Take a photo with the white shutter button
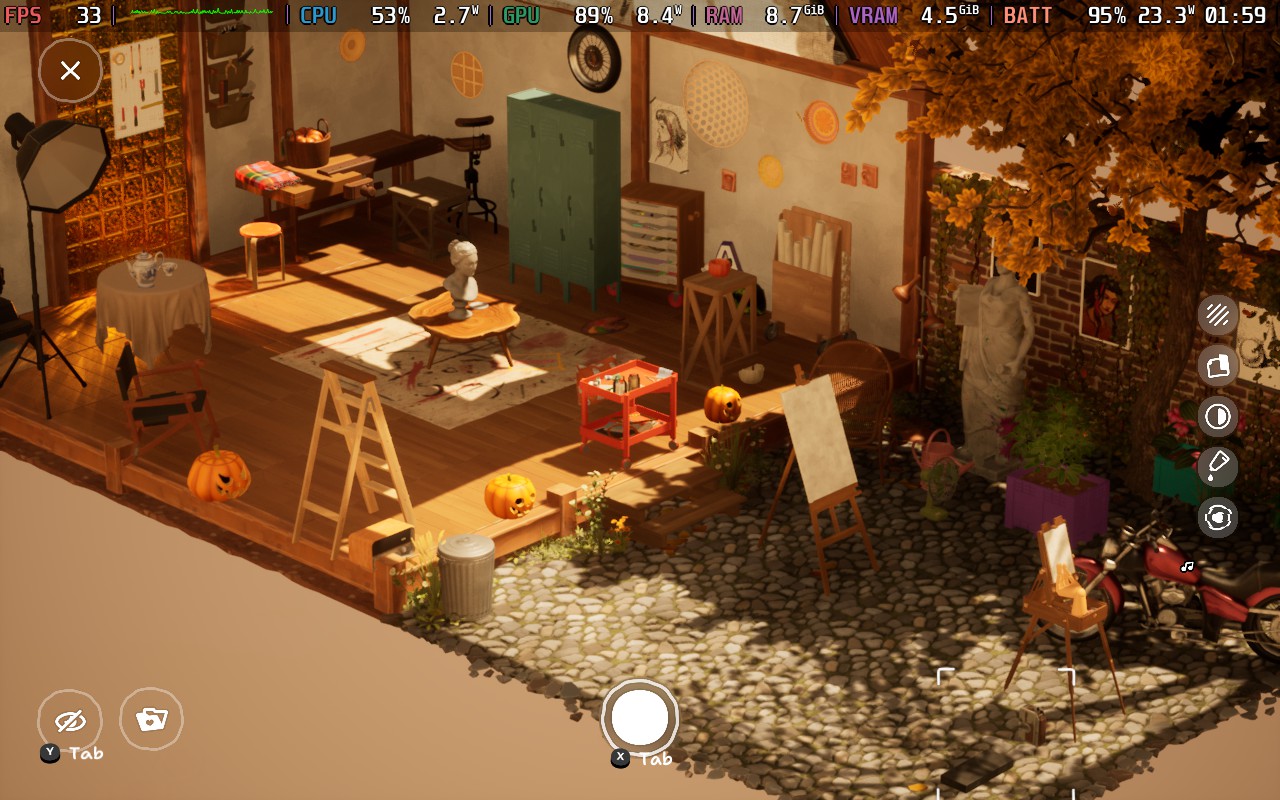This screenshot has height=800, width=1280. pyautogui.click(x=640, y=717)
